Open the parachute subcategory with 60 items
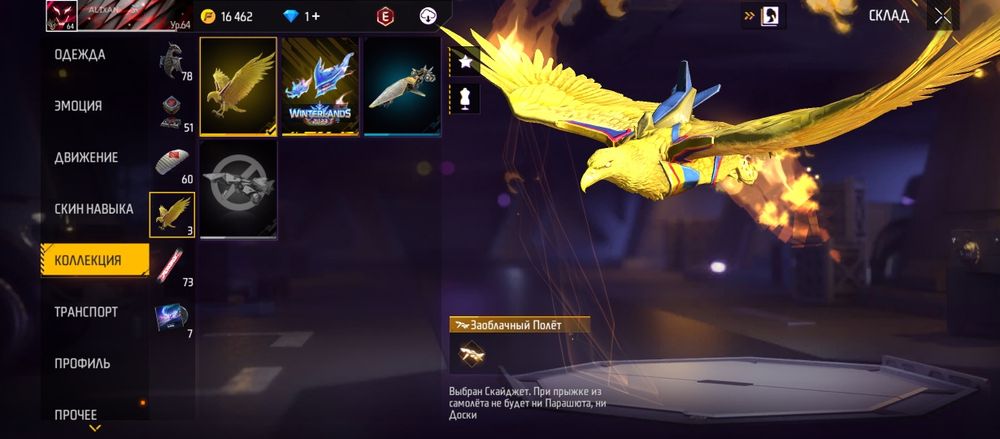The image size is (1000, 439). click(170, 162)
